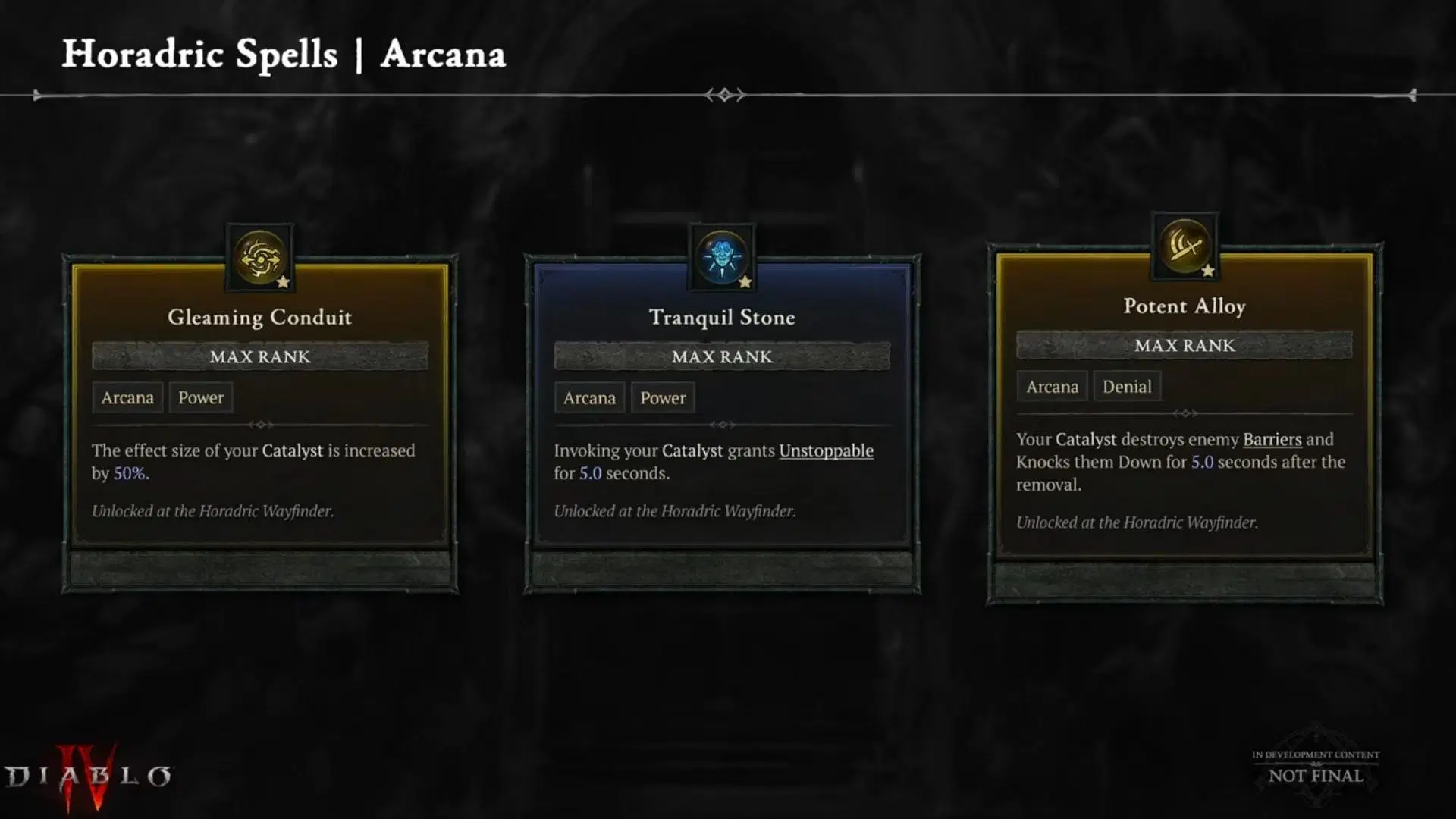Toggle the Arcana tag on Gleaming Conduit
This screenshot has width=1456, height=819.
pyautogui.click(x=127, y=397)
